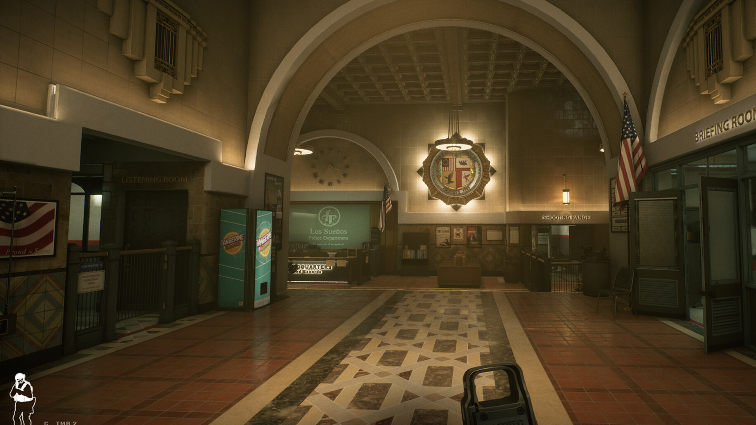Click the operator stance silhouette icon
Screen dimensions: 756x425
(x=21, y=396)
